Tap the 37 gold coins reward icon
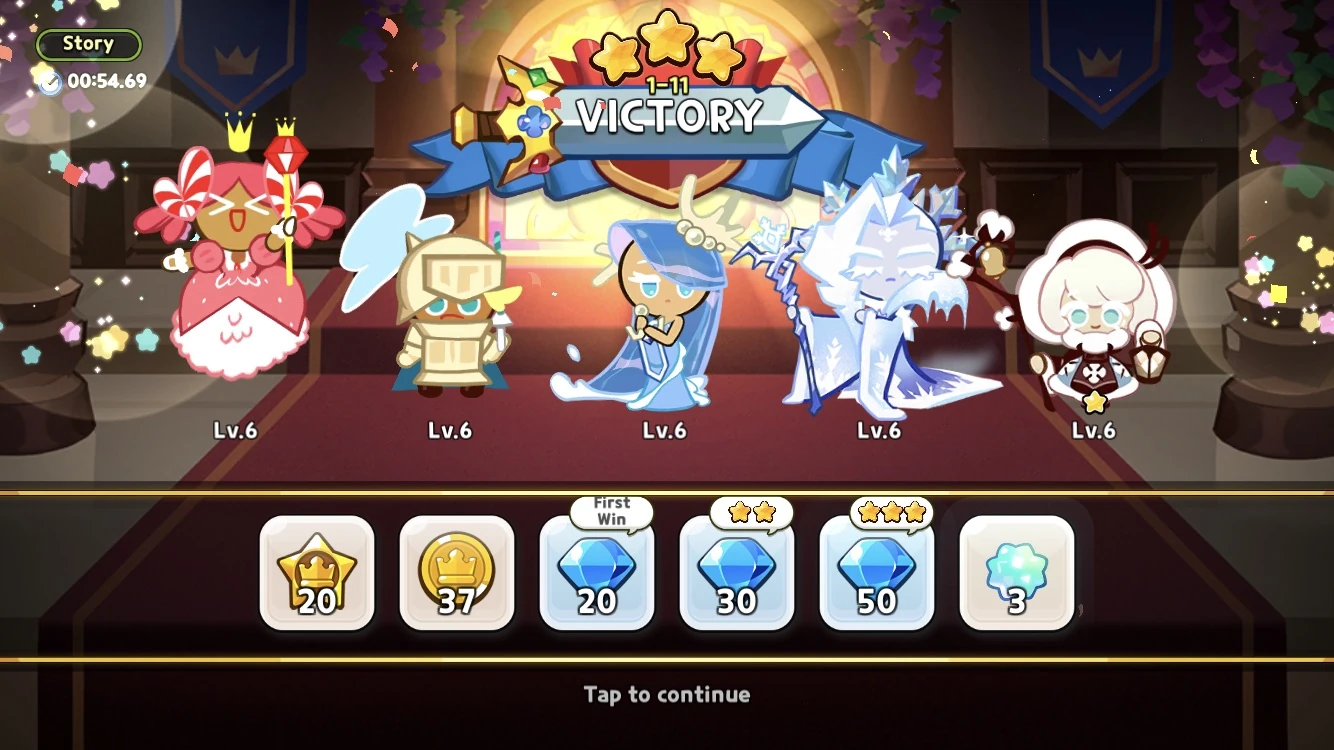 pos(457,573)
